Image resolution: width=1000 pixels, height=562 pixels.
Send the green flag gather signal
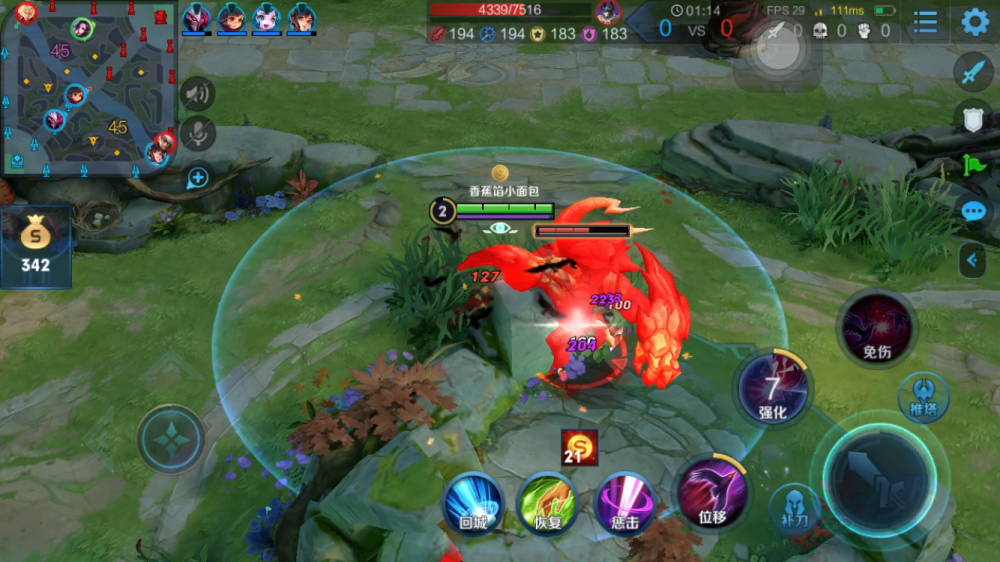[x=973, y=165]
